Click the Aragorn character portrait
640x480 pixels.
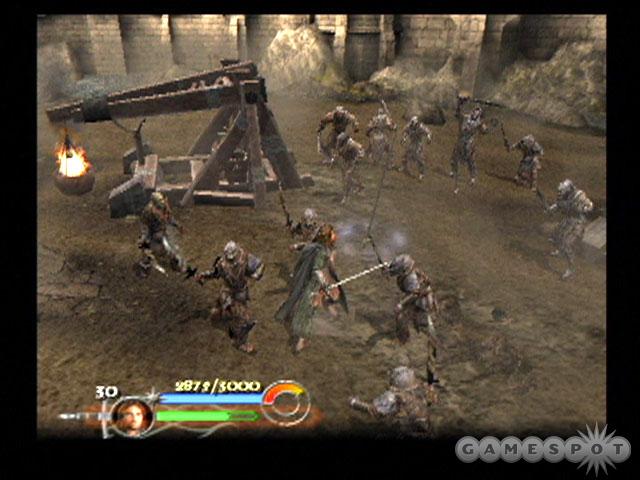[x=131, y=415]
